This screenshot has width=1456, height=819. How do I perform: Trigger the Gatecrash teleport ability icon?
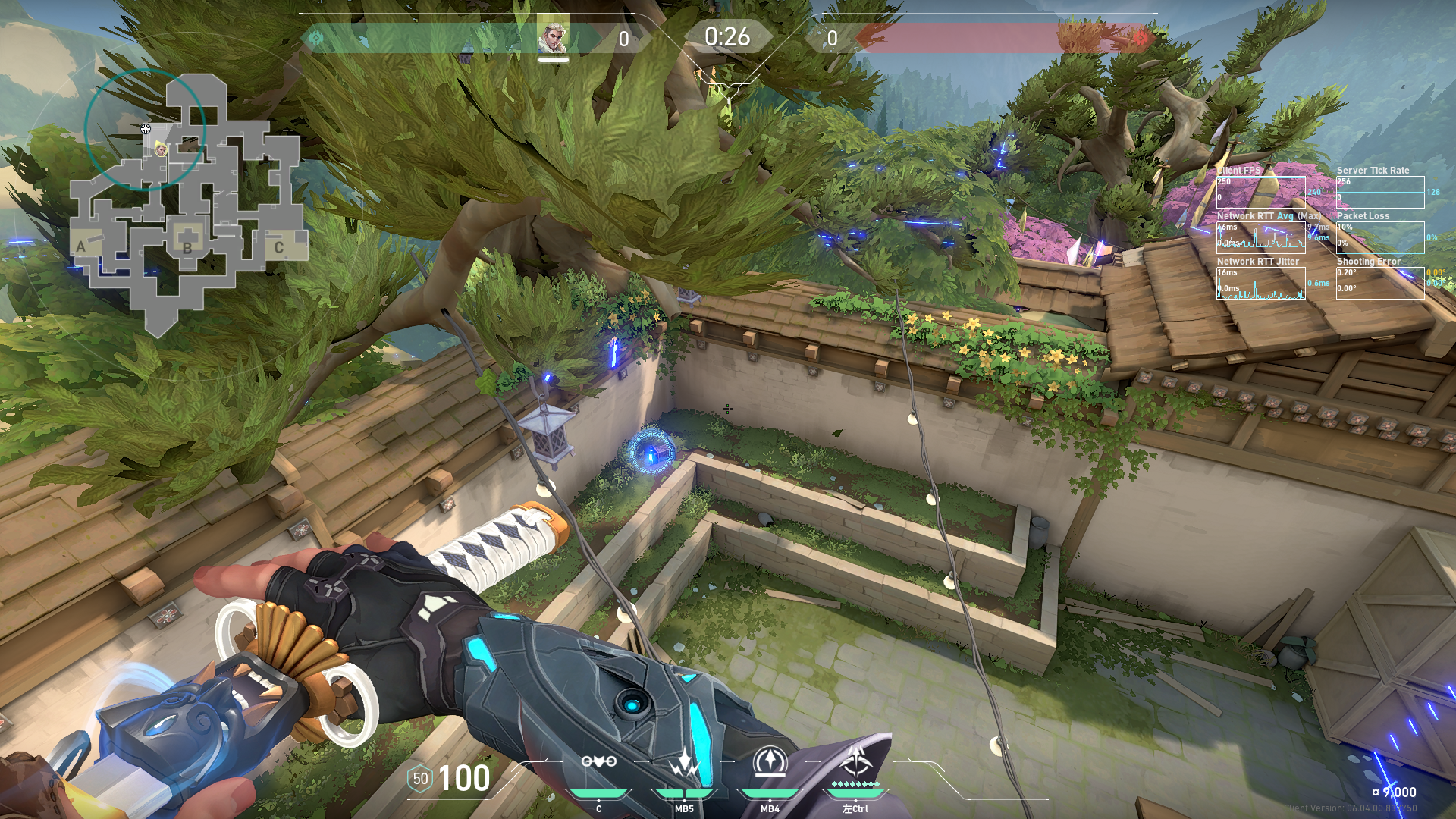click(770, 762)
